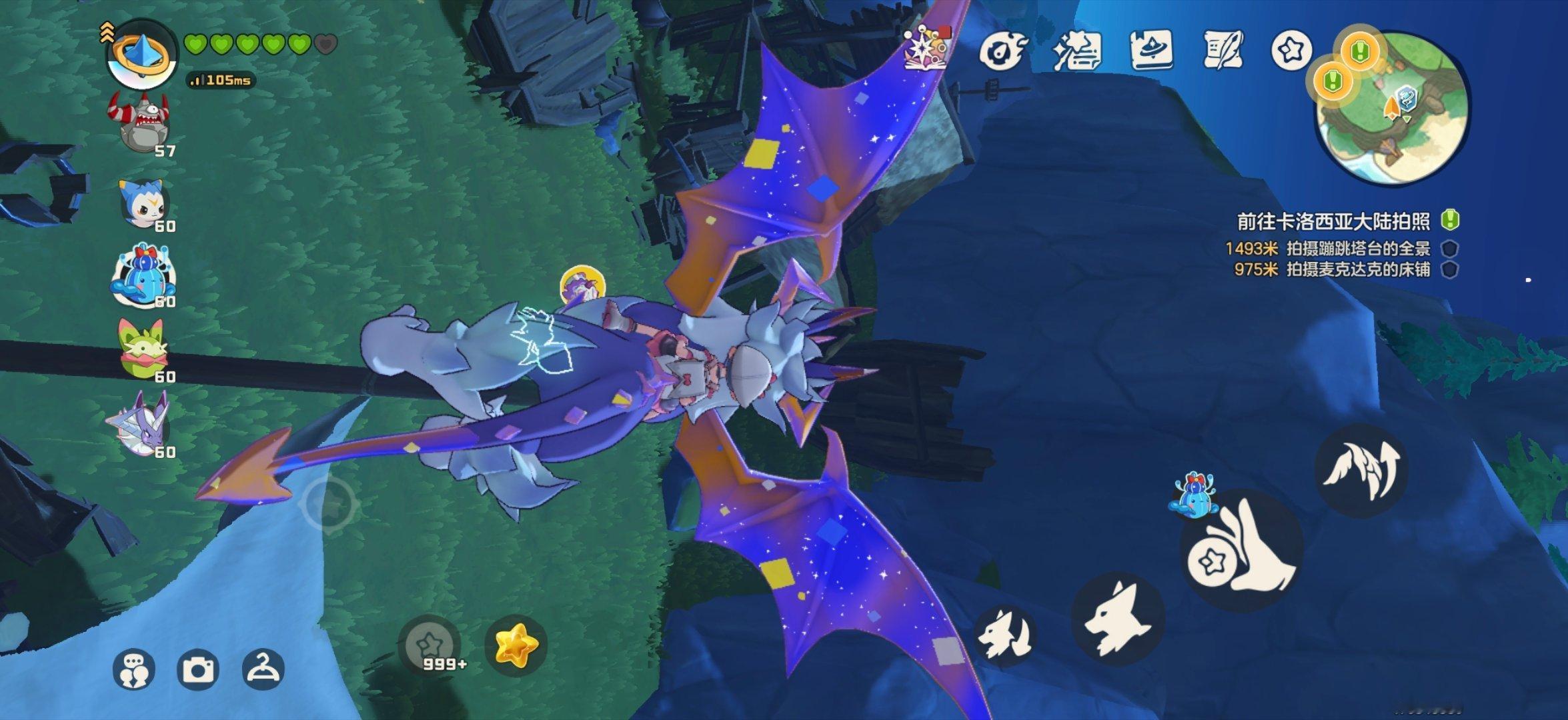Tap the winged ascend button

(1361, 470)
